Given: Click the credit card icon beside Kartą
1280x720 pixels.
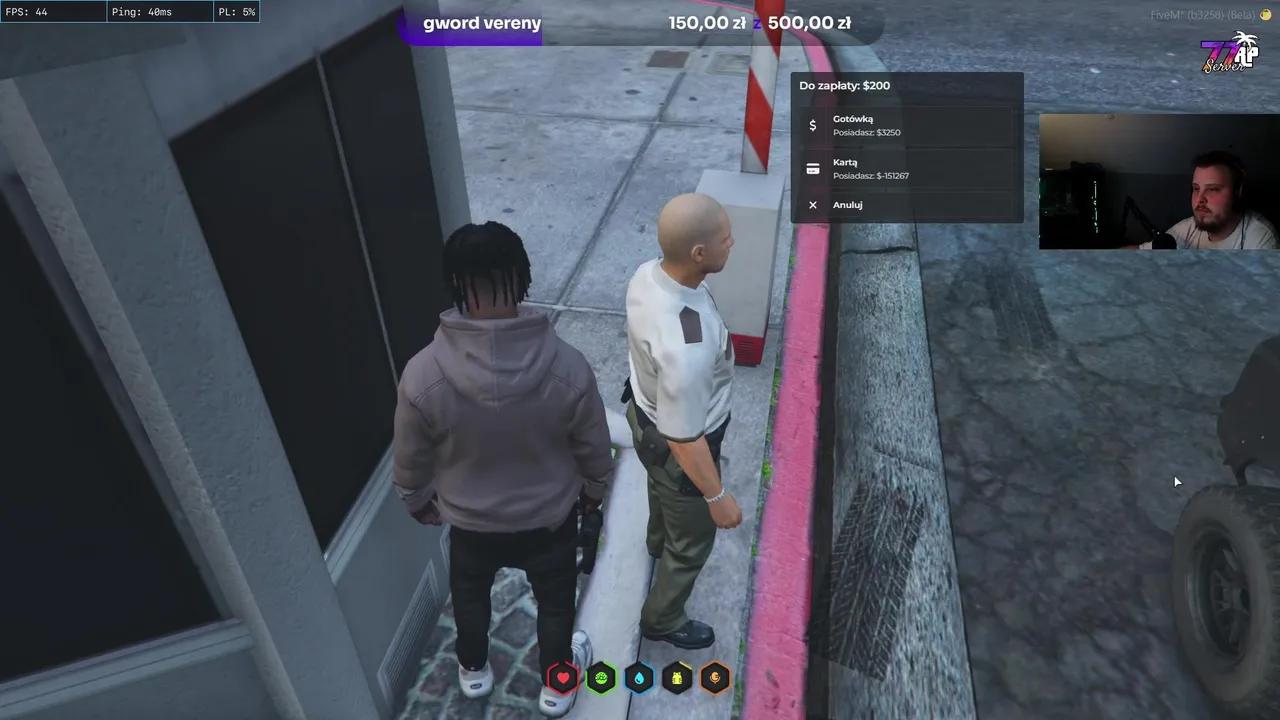Looking at the screenshot, I should coord(813,168).
